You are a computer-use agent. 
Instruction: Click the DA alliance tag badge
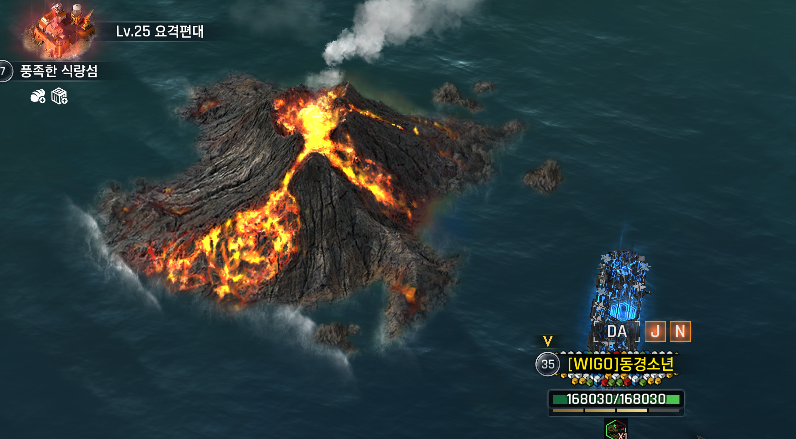(617, 331)
